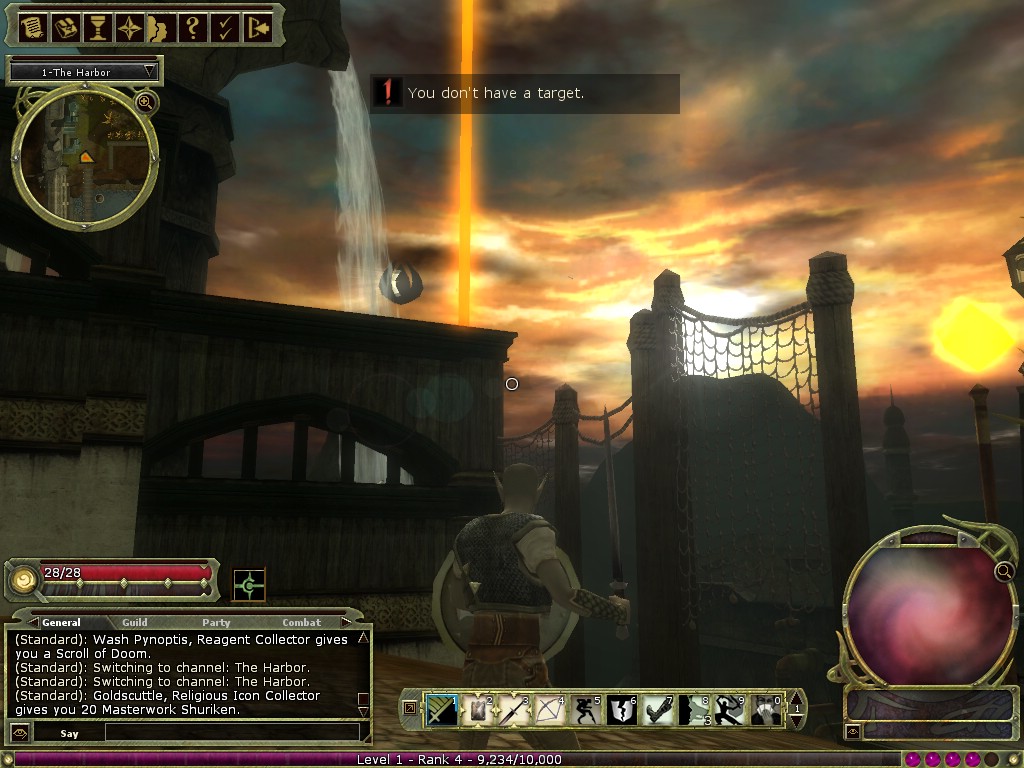Viewport: 1024px width, 768px height.
Task: Activate the boot icon in hotbar slot 7
Action: click(x=658, y=710)
